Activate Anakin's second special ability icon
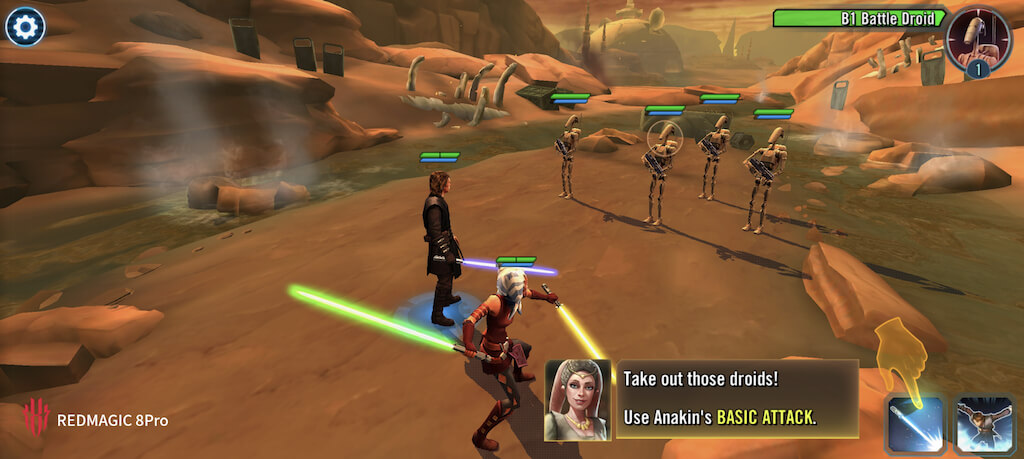 click(984, 425)
